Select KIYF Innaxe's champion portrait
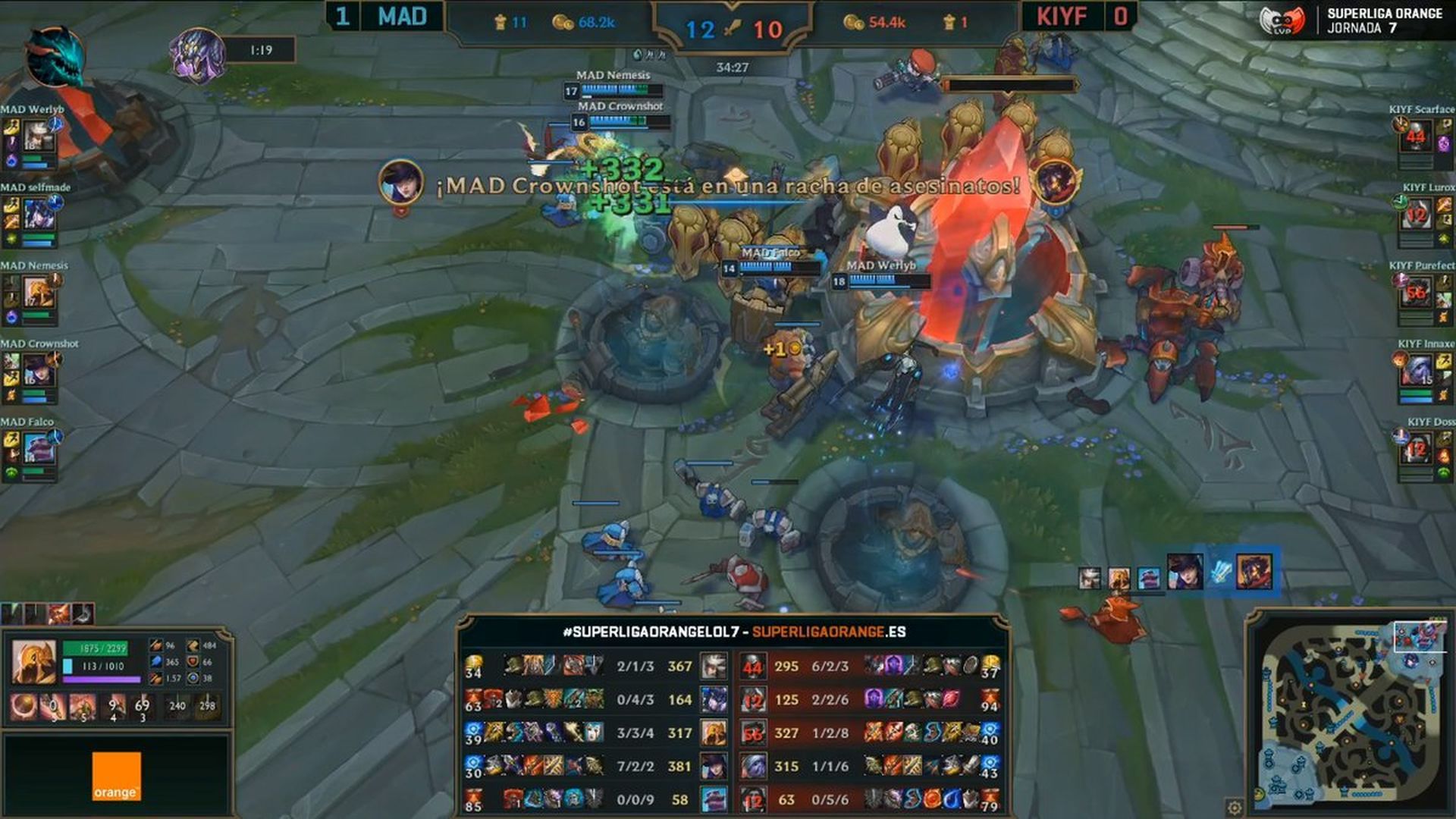The height and width of the screenshot is (819, 1456). (1415, 371)
